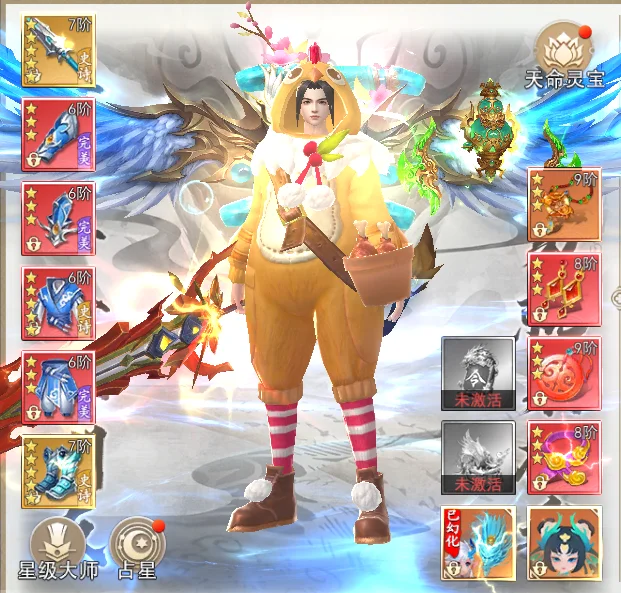Screen dimensions: 621x593
Task: Open the 7阶 boots equipment slot
Action: click(58, 471)
